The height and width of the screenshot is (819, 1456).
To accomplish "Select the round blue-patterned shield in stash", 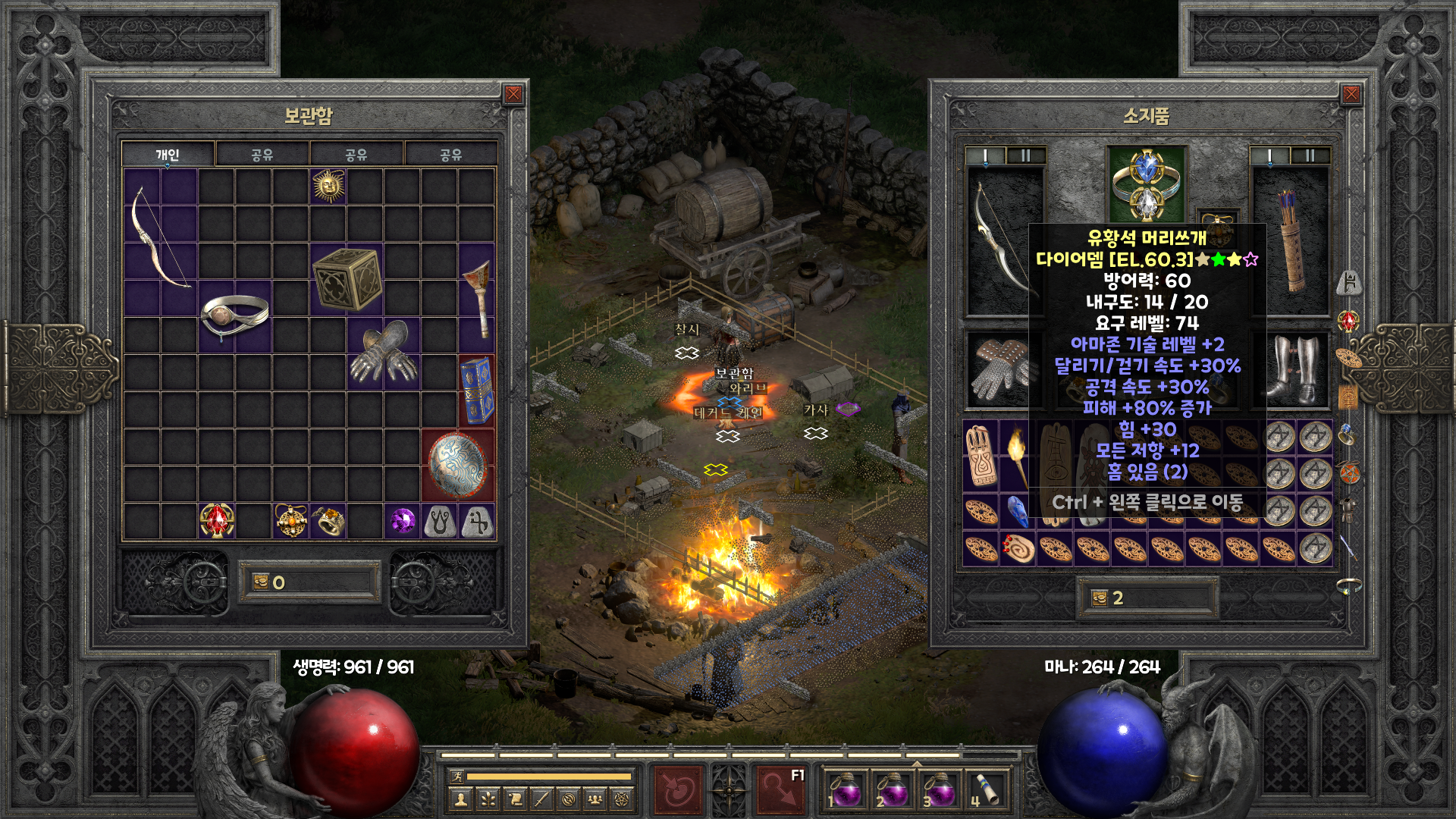I will pyautogui.click(x=457, y=464).
